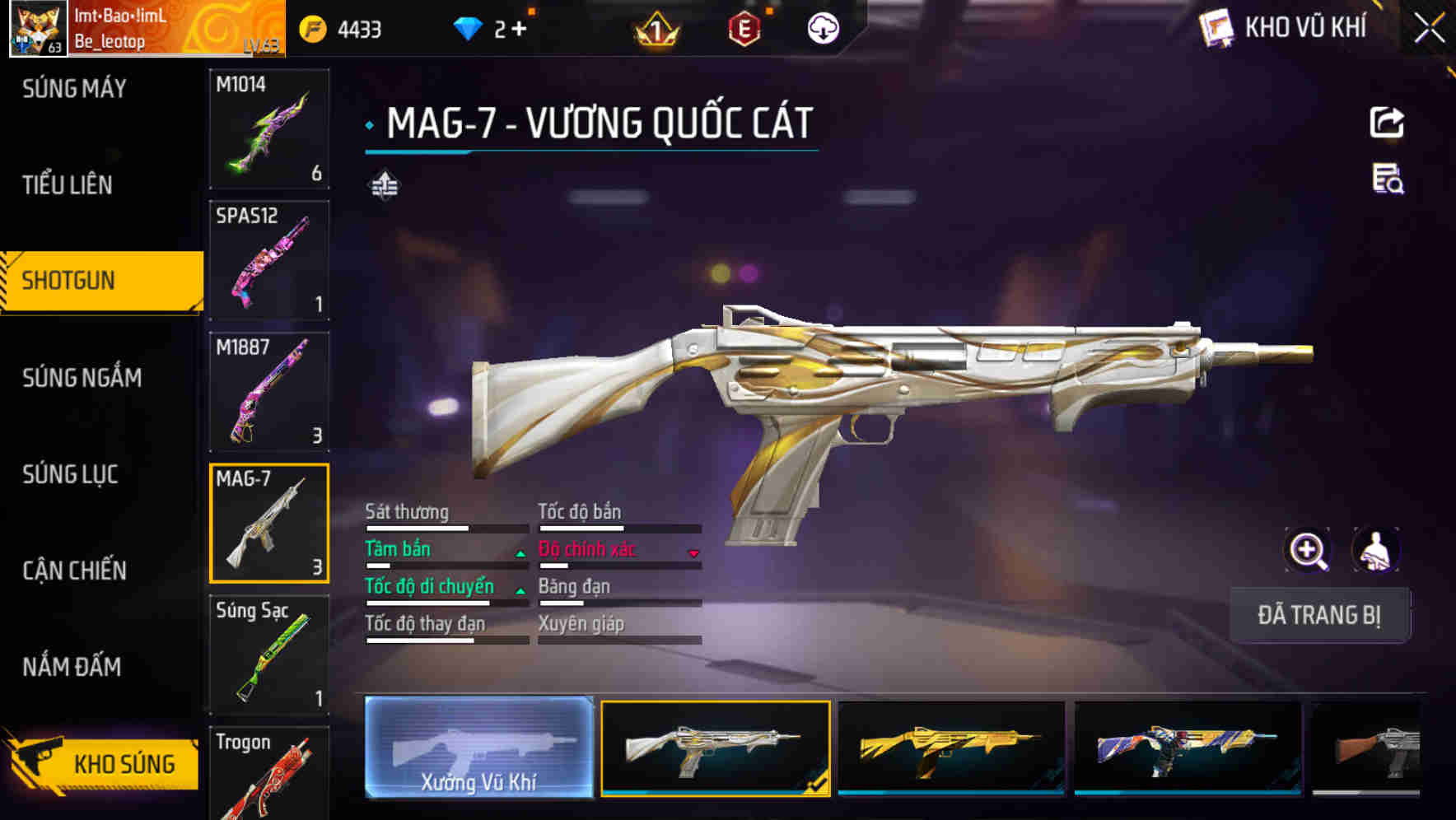
Task: Preview weapon on character model
Action: click(1375, 550)
